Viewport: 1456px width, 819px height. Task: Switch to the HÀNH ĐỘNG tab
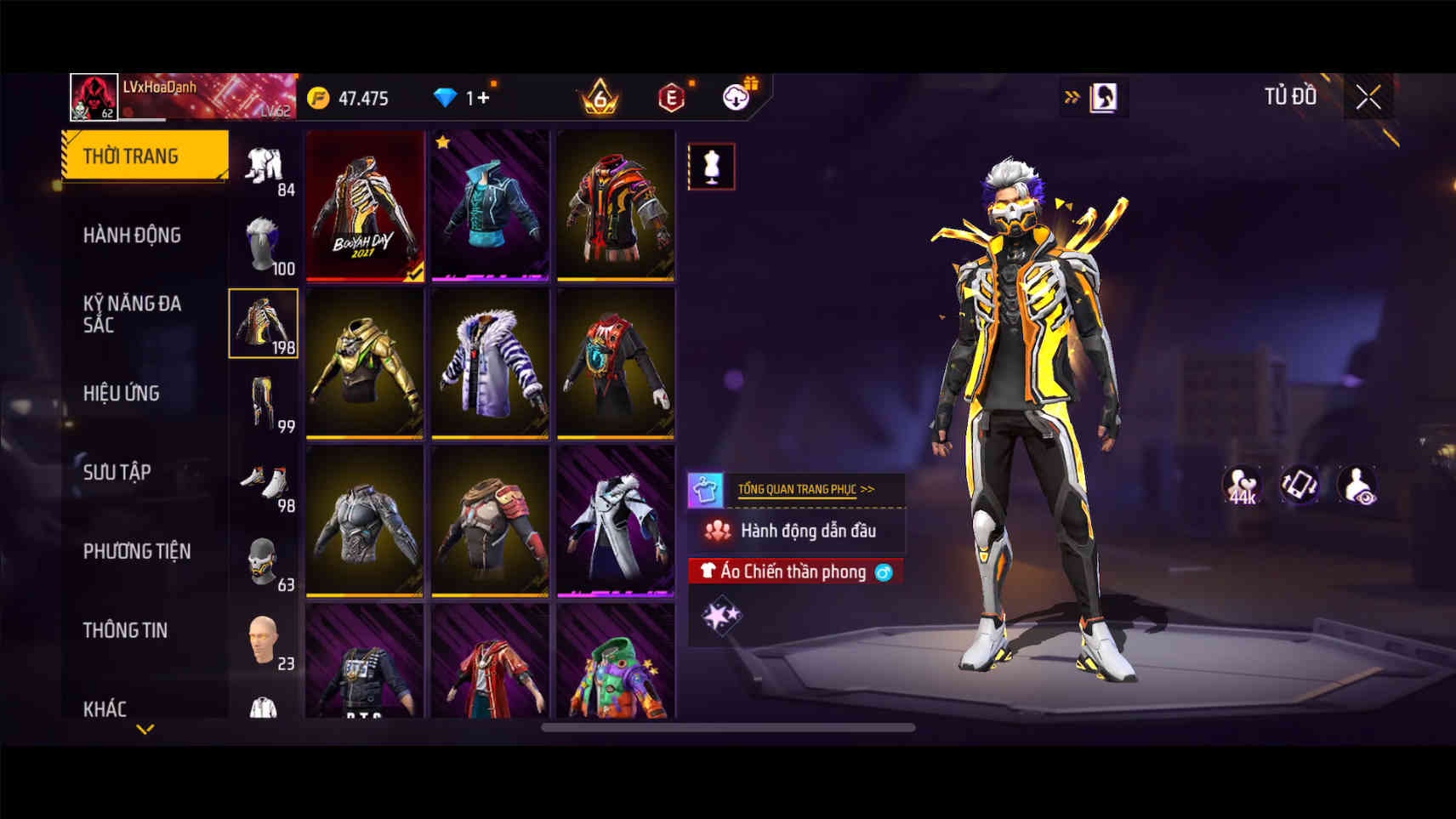(x=132, y=235)
